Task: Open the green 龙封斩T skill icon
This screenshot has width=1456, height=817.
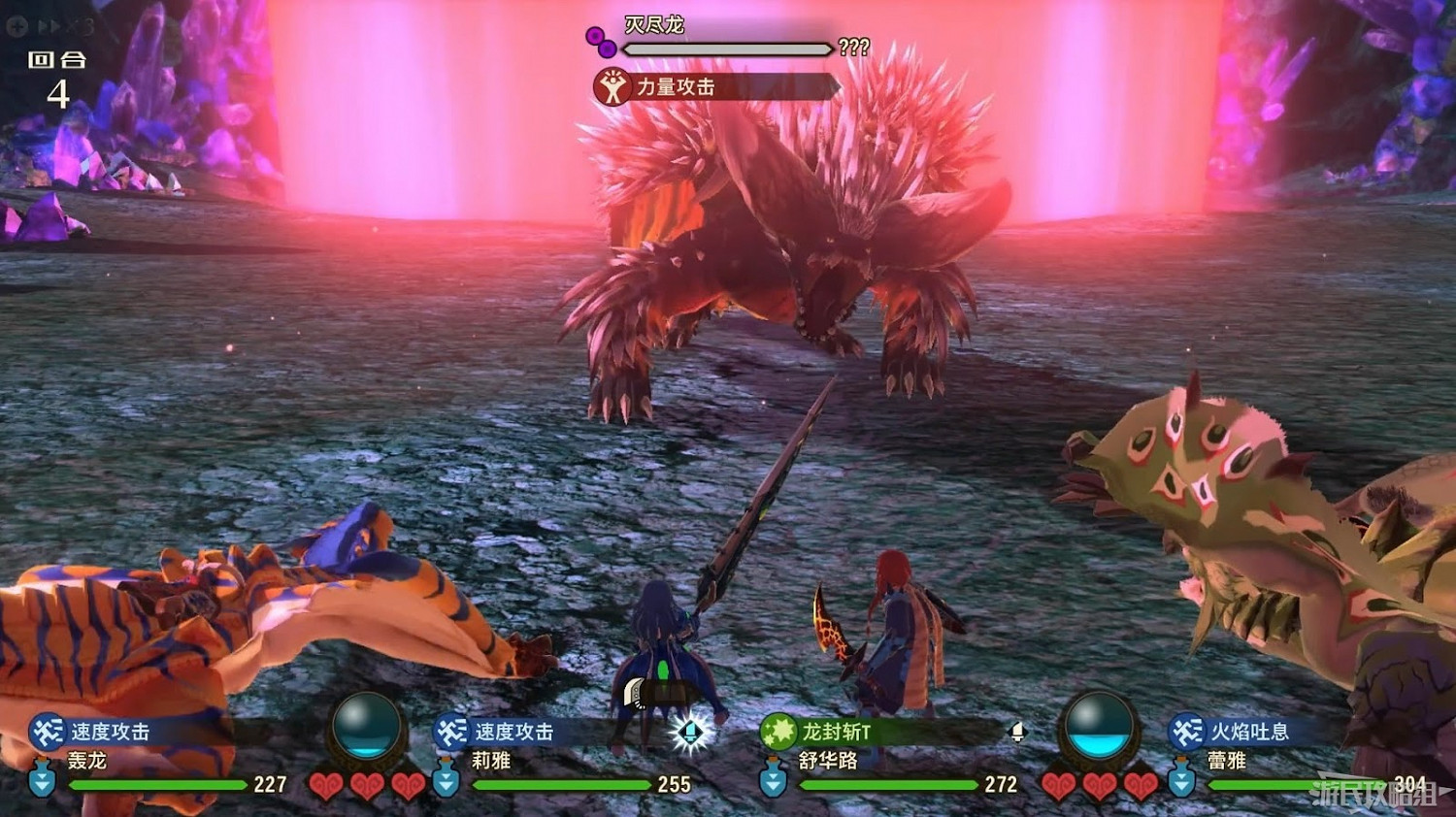Action: [777, 734]
